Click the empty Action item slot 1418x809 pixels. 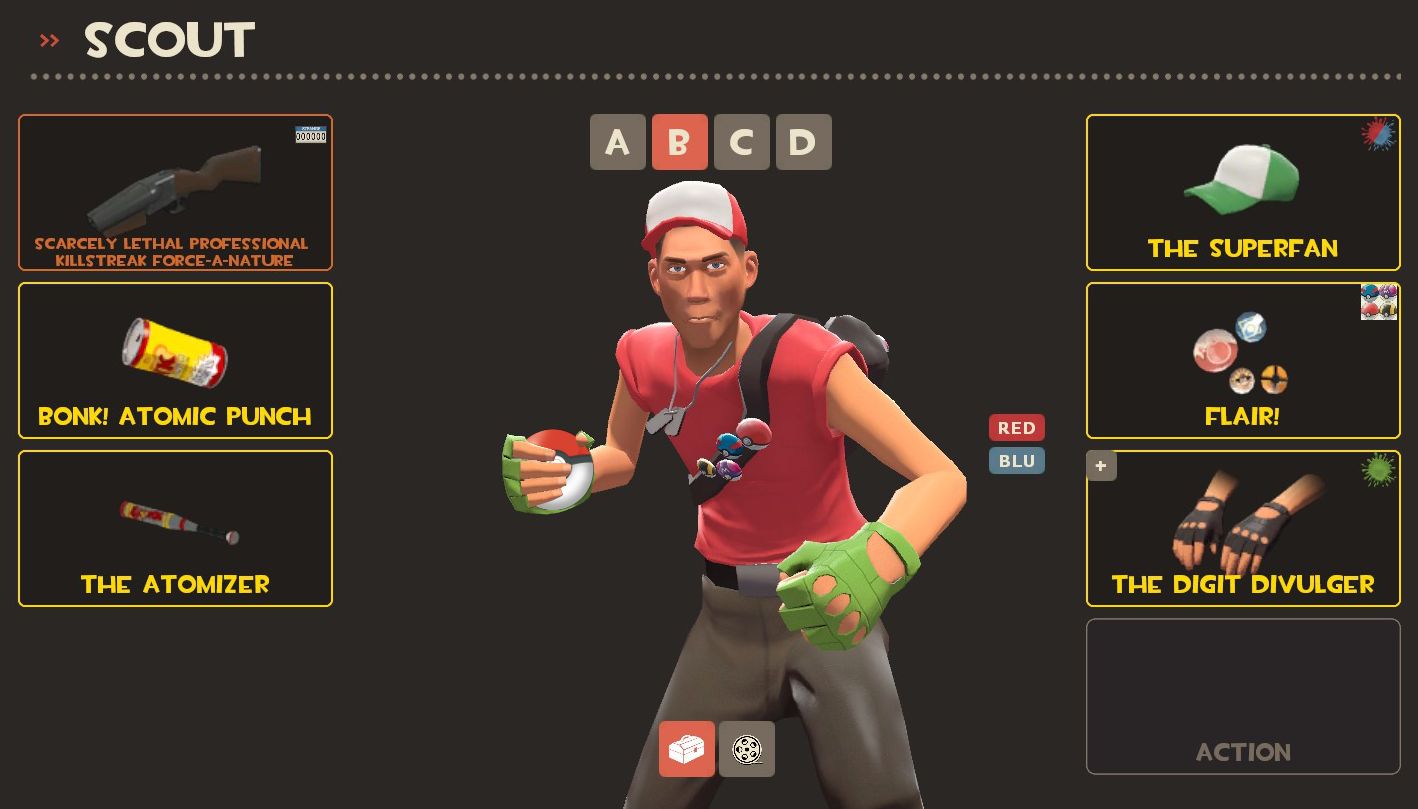tap(1242, 696)
